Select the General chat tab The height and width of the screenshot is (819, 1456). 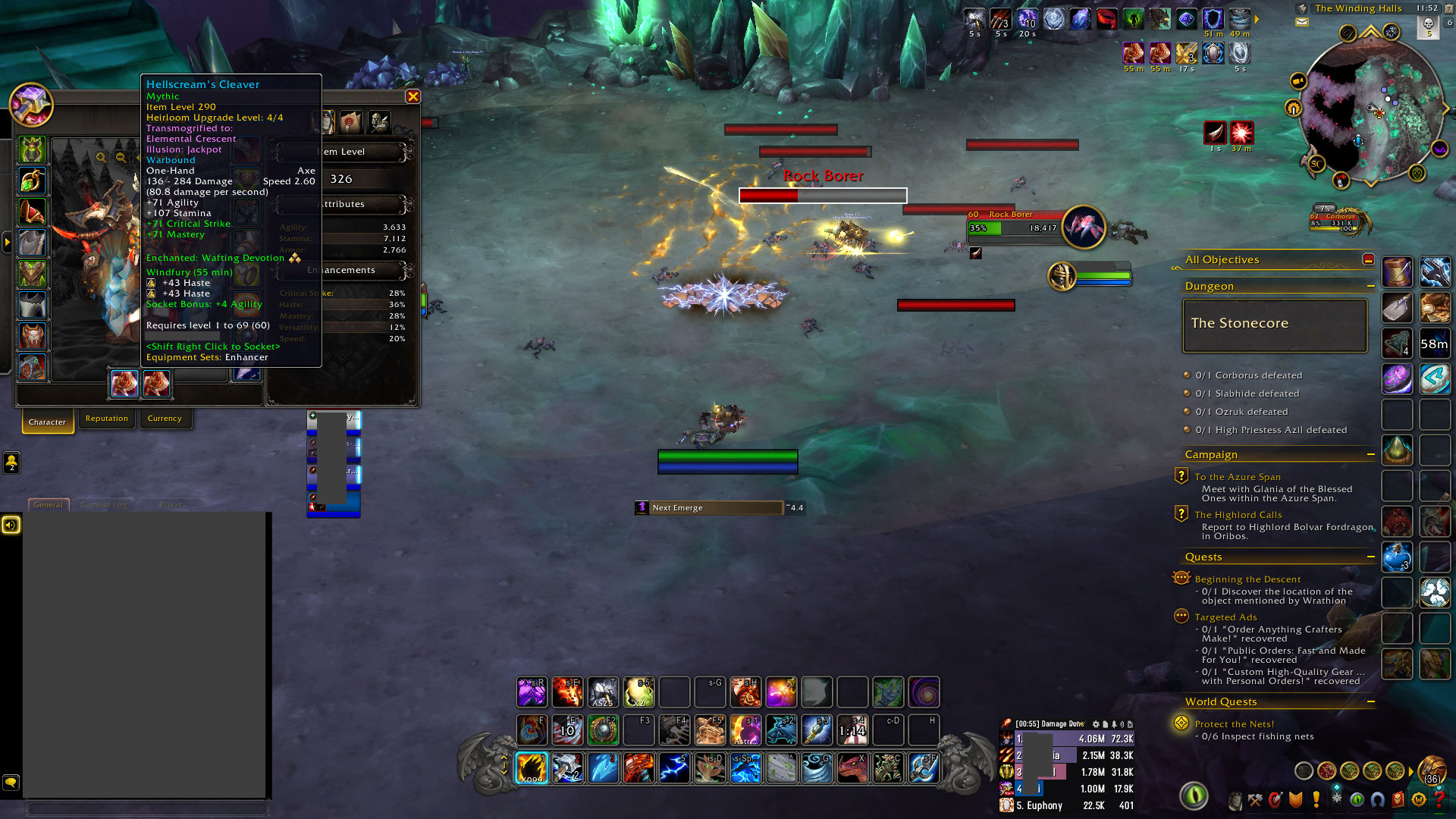click(x=49, y=505)
